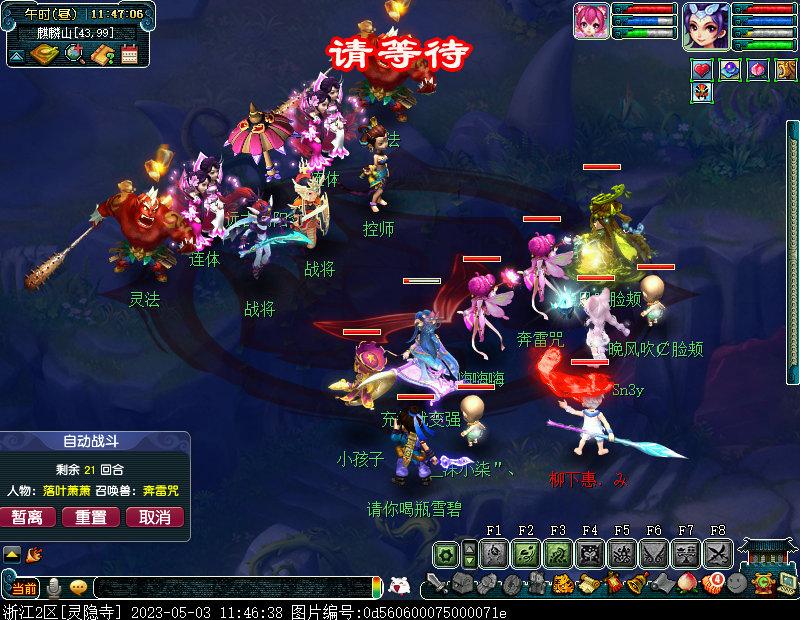Open the calendar activity icon
The height and width of the screenshot is (620, 800).
click(129, 54)
